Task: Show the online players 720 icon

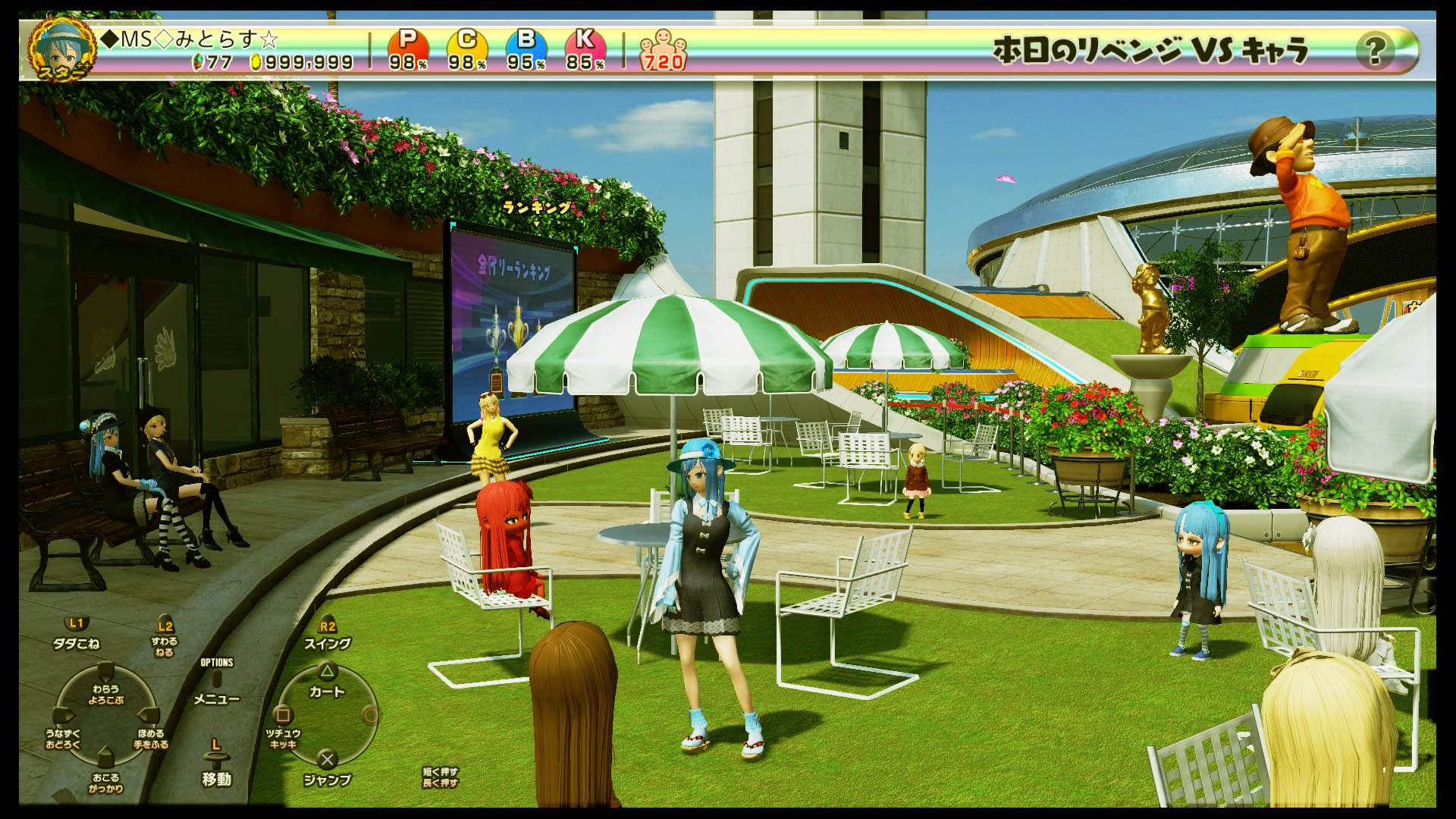Action: [x=664, y=52]
